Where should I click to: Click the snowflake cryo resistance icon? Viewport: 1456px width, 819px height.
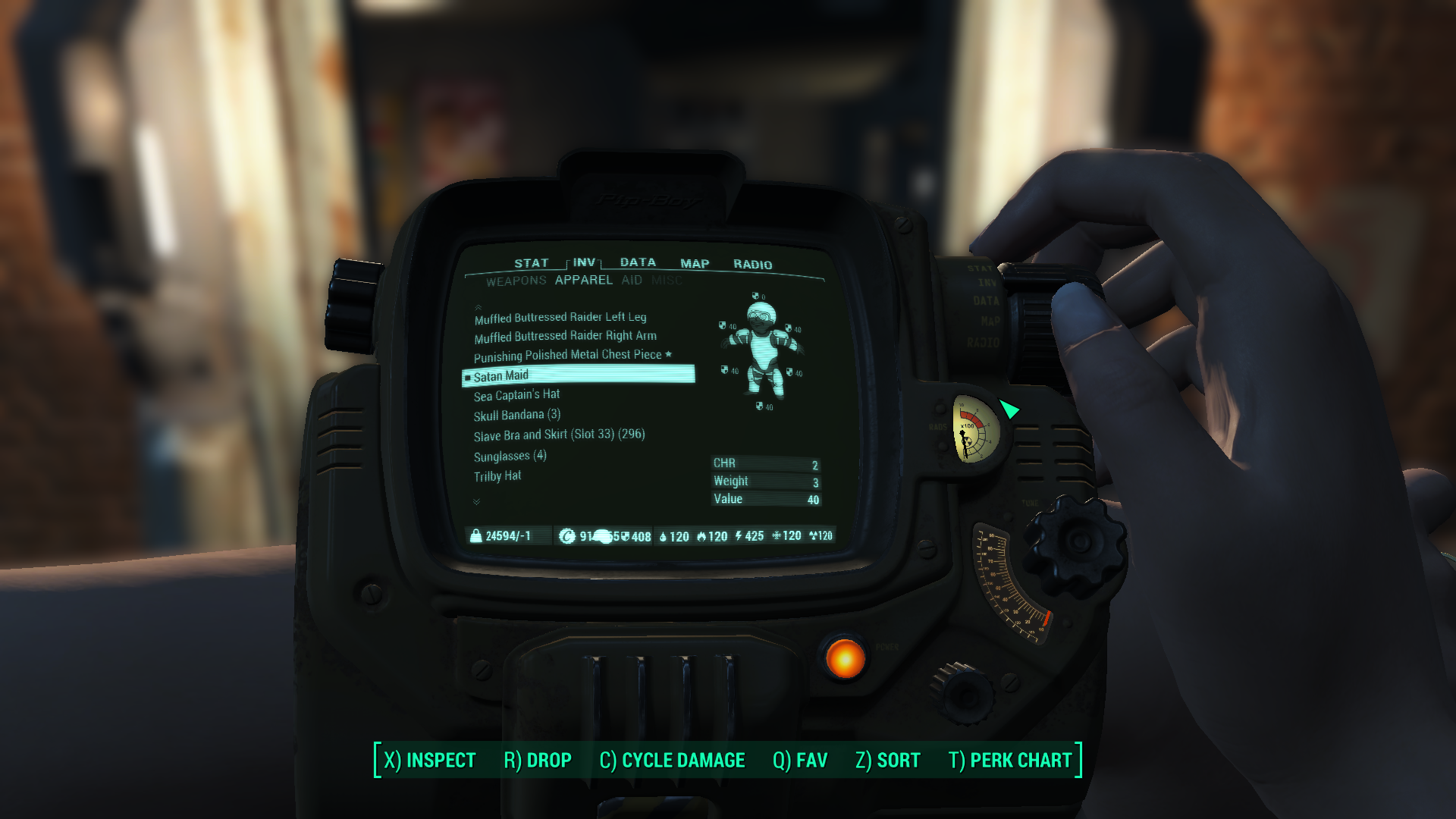click(x=777, y=535)
